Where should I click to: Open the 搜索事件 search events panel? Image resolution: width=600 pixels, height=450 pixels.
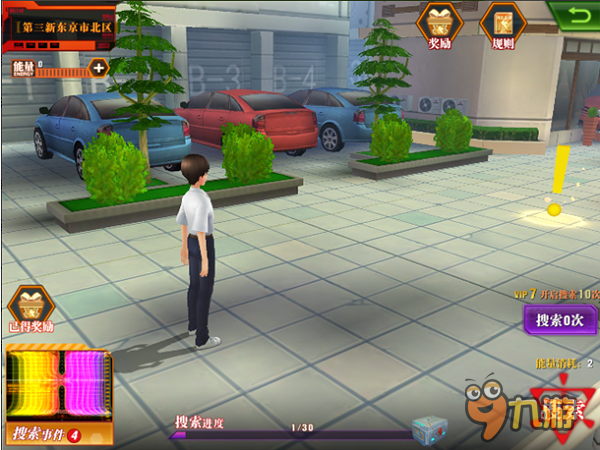(x=58, y=394)
